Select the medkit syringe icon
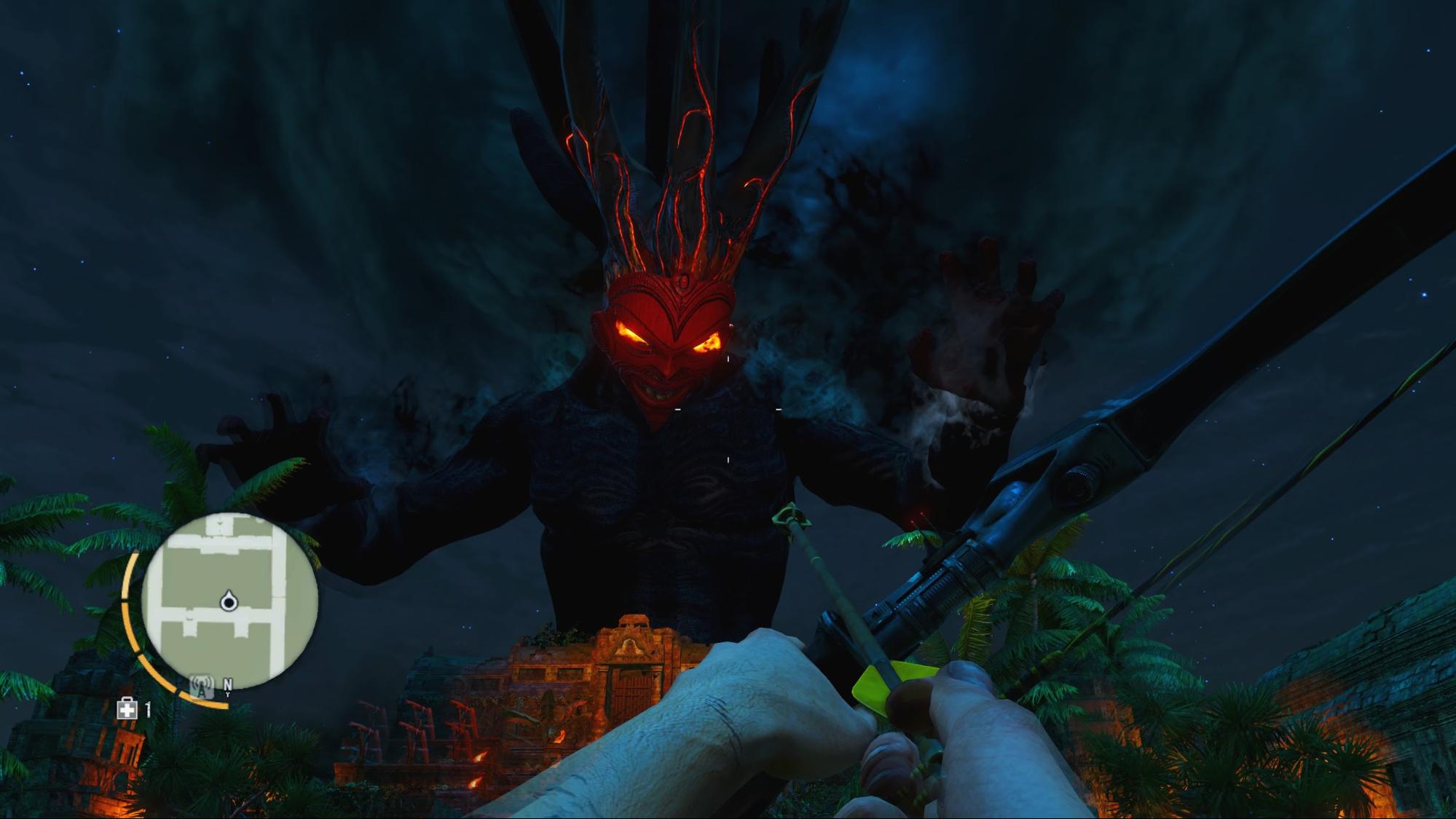The width and height of the screenshot is (1456, 819). coord(127,708)
